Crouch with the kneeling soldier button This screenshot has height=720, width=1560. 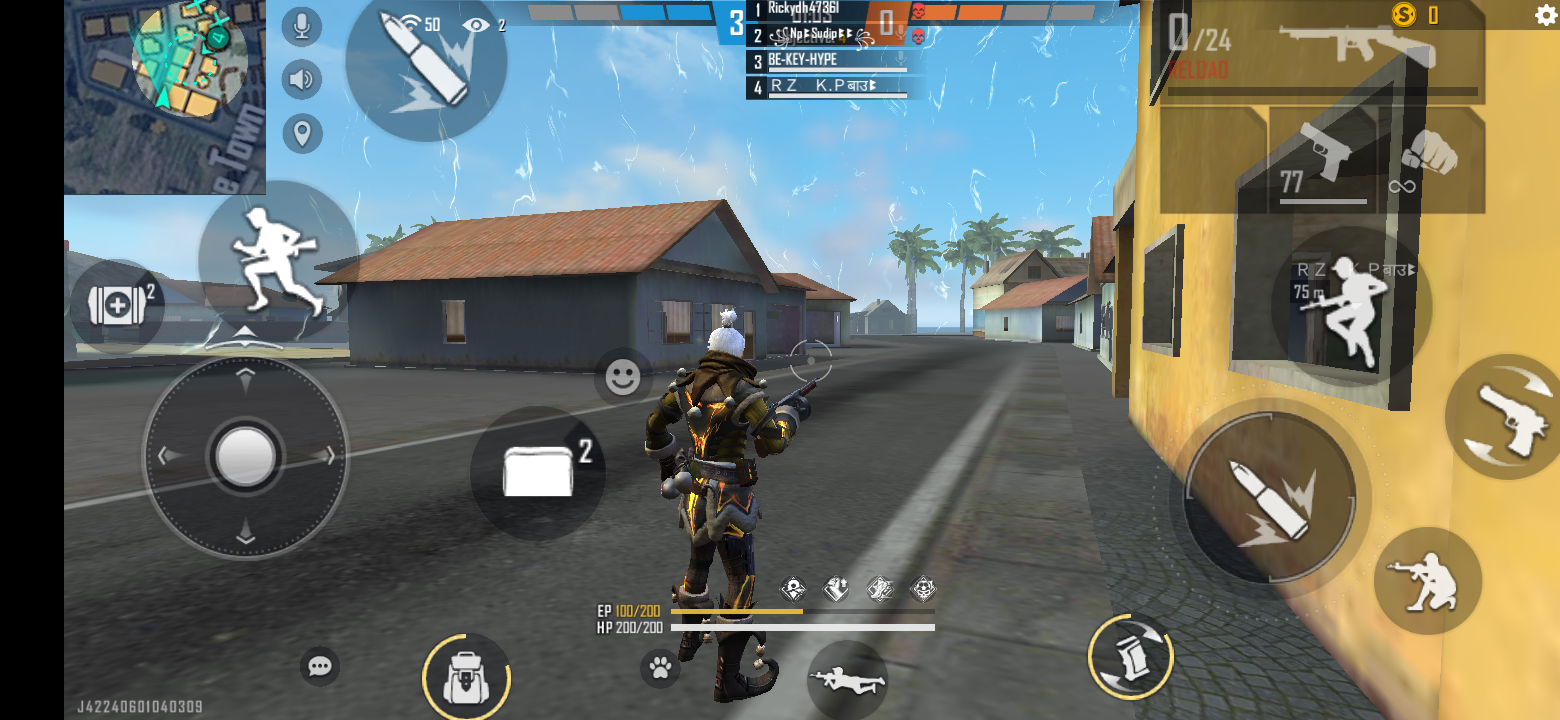coord(1427,580)
